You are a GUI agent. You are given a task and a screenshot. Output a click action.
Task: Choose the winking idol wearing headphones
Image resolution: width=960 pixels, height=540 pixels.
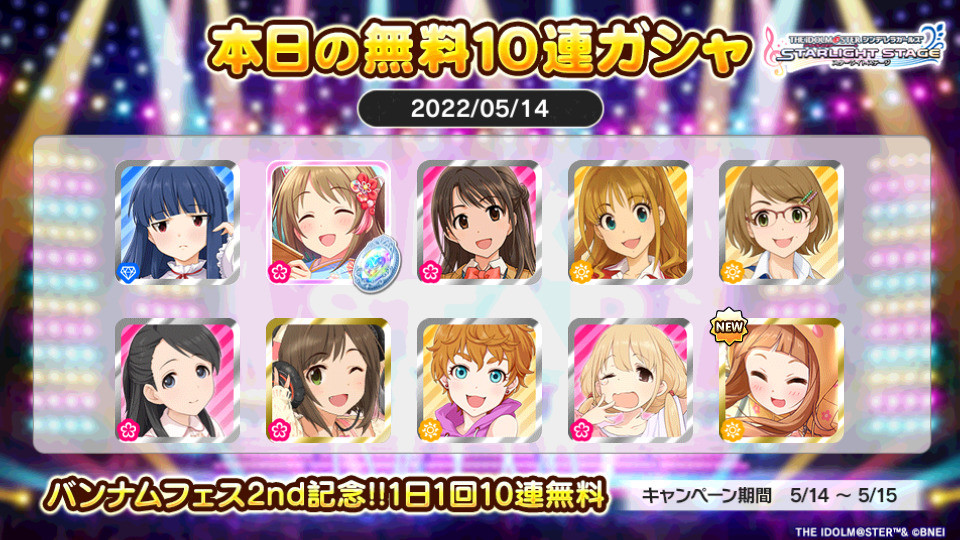pos(328,380)
